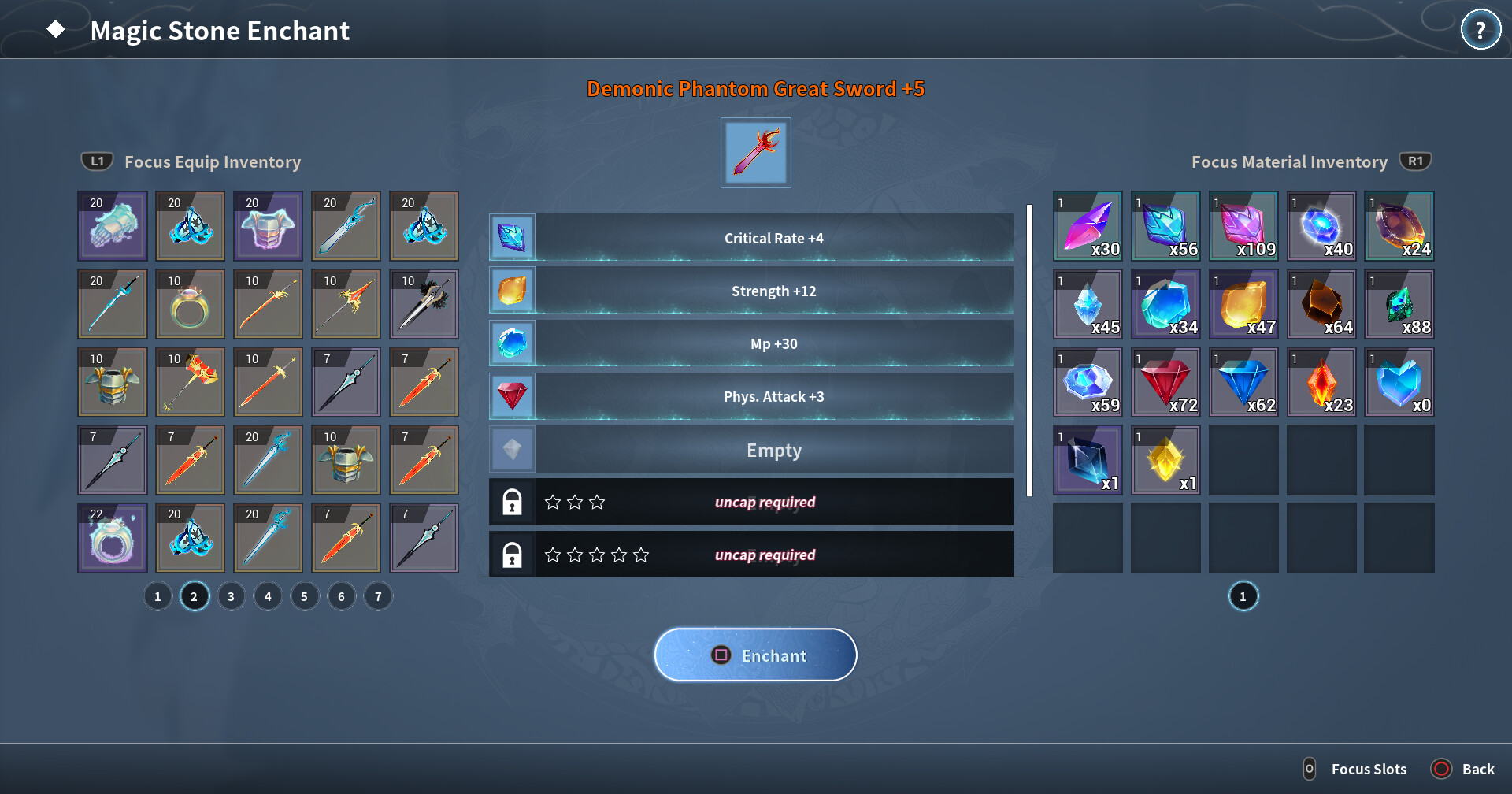Select the Critical Rate +4 magic stone icon
Screen dimensions: 1512x794
(x=512, y=237)
